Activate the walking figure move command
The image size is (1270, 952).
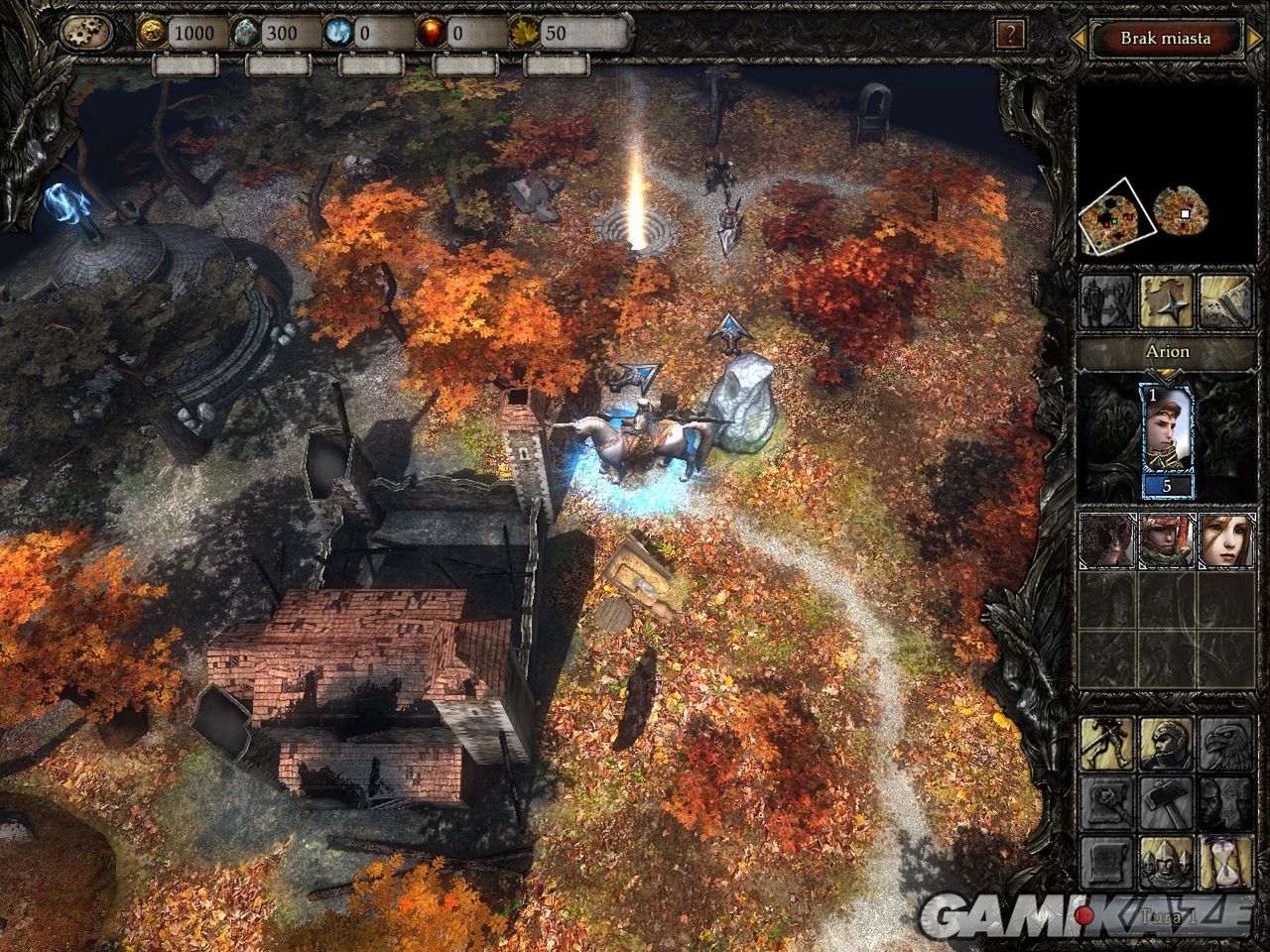[x=1105, y=743]
